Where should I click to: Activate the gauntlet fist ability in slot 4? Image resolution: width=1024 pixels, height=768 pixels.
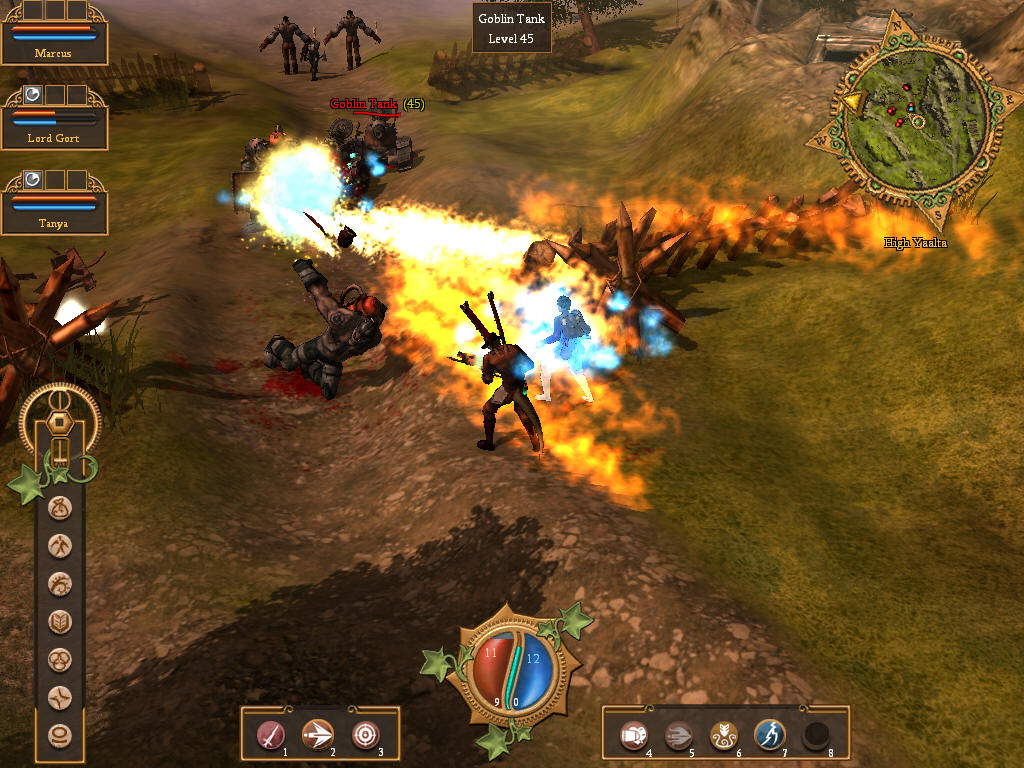point(634,736)
